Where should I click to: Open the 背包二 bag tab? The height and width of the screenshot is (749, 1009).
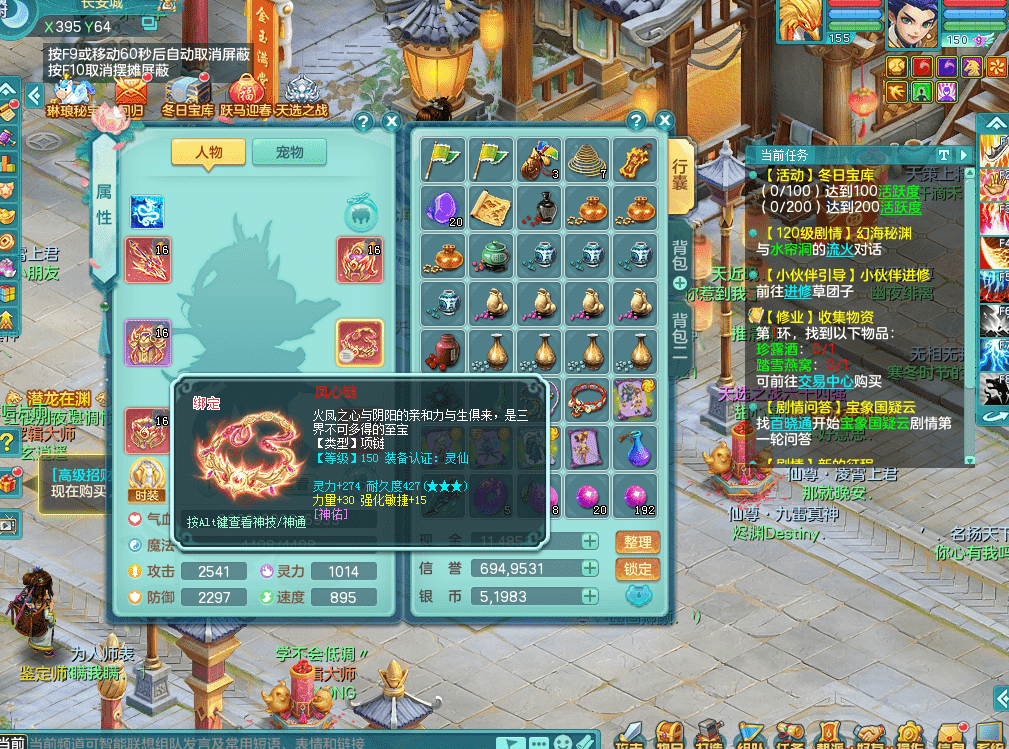click(679, 335)
